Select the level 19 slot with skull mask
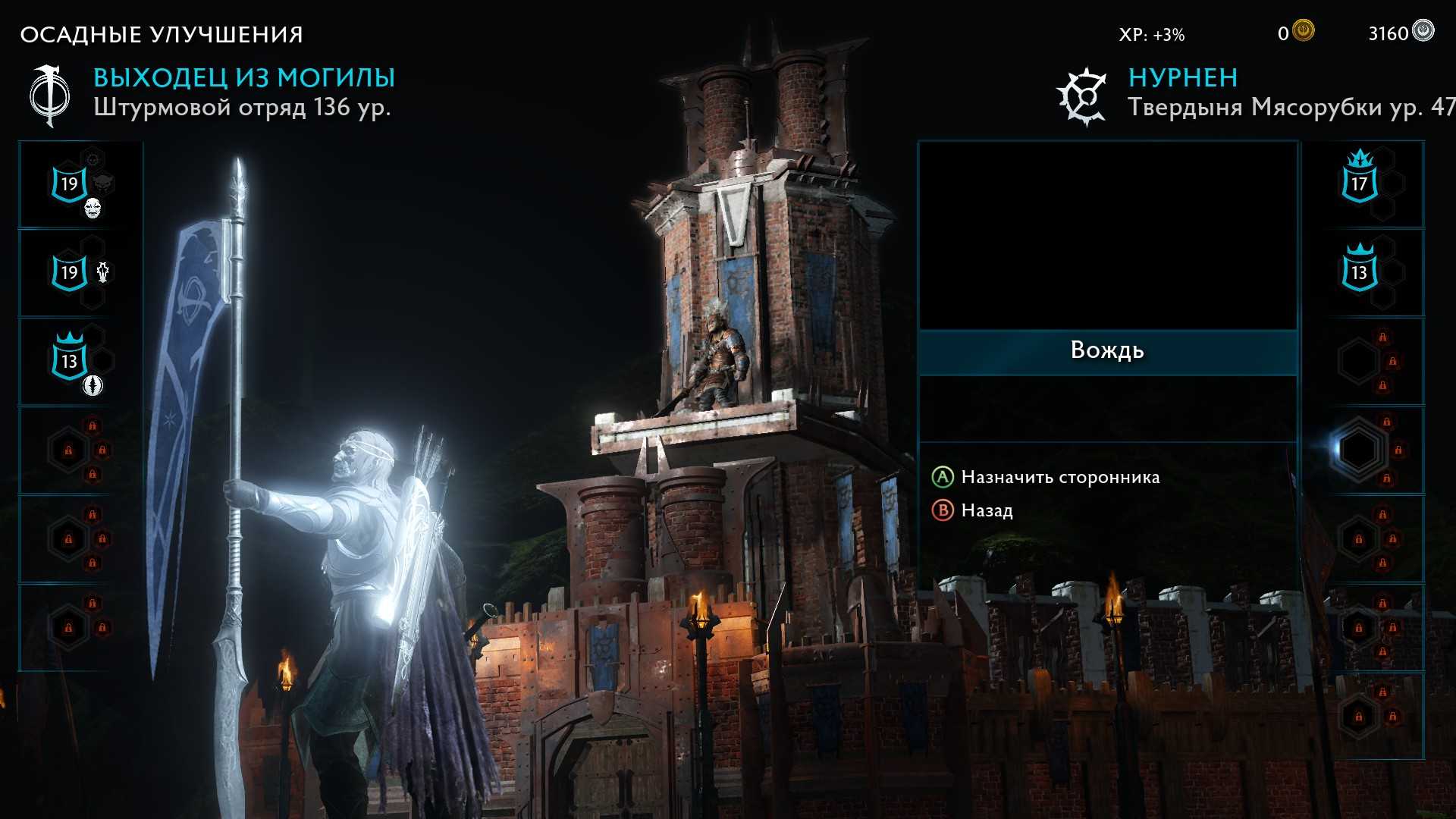Viewport: 1456px width, 819px height. pyautogui.click(x=71, y=184)
